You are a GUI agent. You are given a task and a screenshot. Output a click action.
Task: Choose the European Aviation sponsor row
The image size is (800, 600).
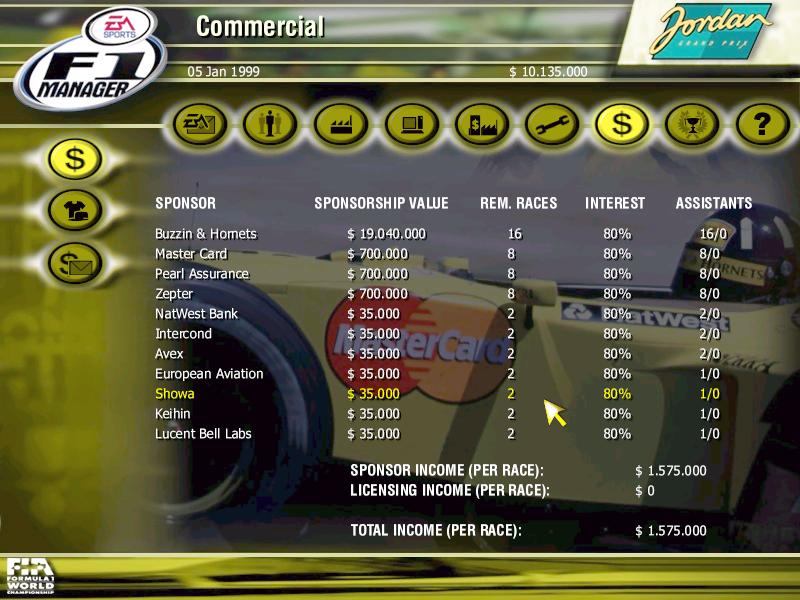(x=209, y=374)
